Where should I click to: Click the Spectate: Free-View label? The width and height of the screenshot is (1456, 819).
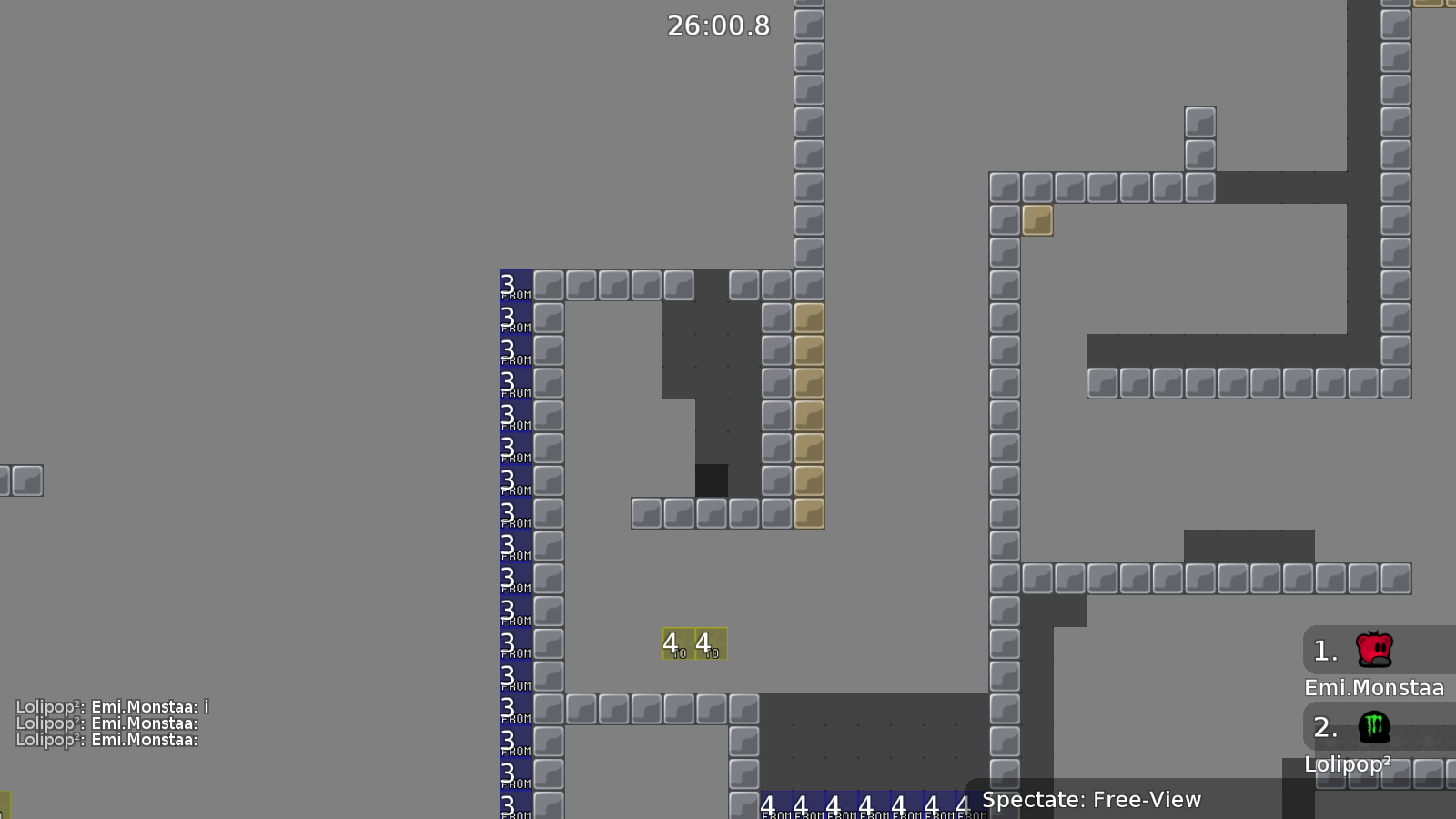coord(1090,800)
